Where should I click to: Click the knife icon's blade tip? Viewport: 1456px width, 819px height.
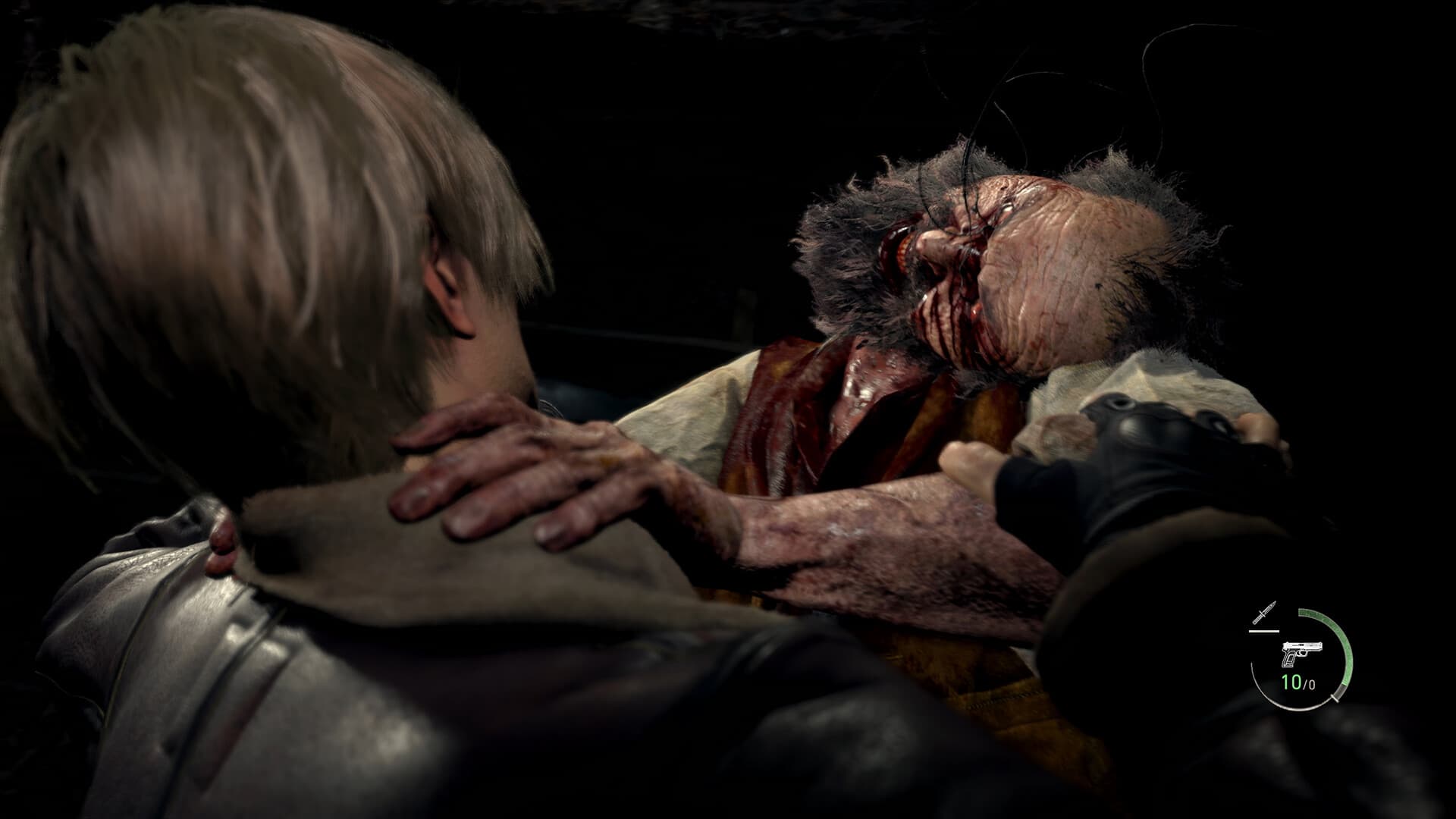coord(1274,602)
